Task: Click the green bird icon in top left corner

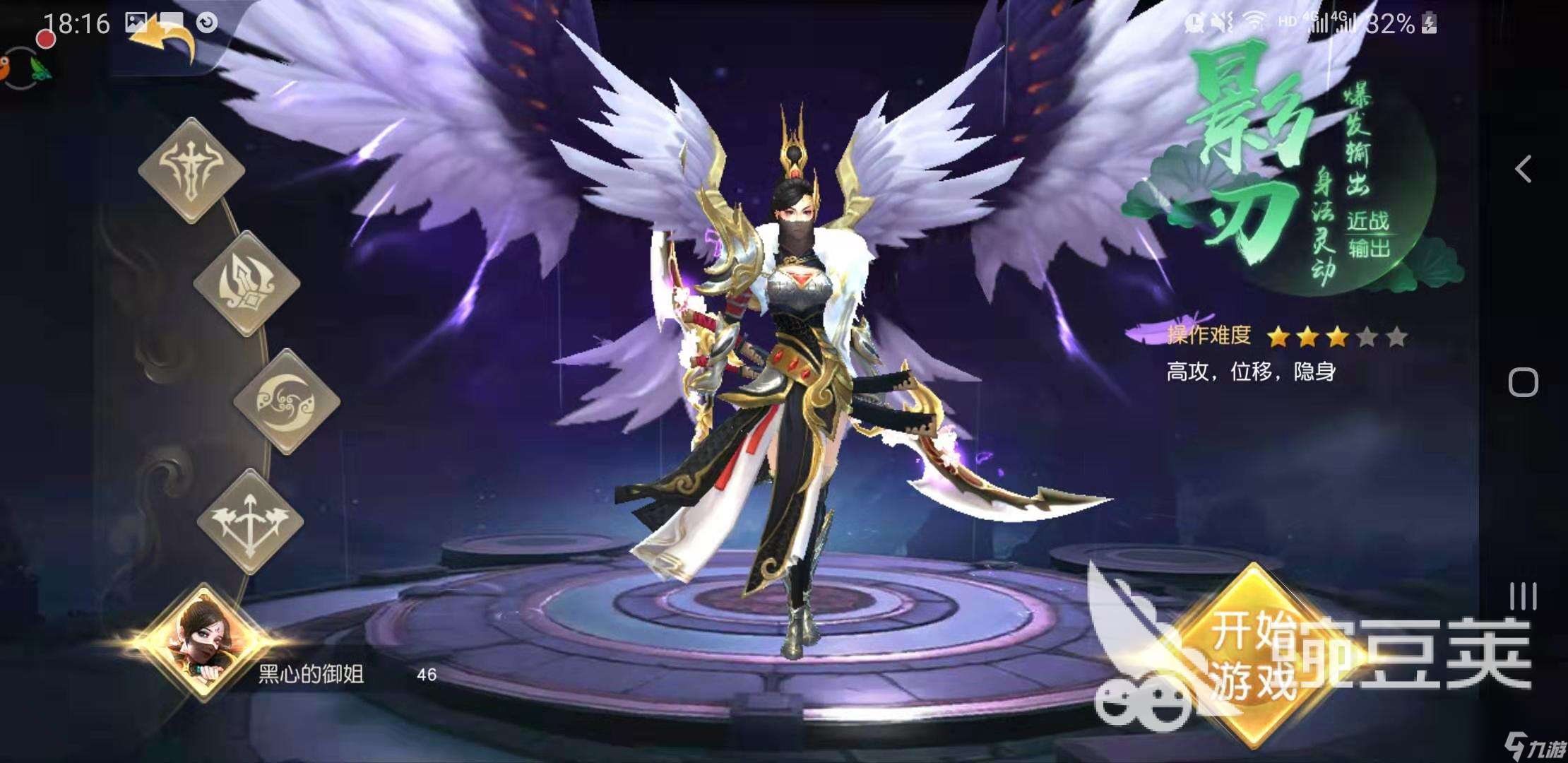Action: [x=39, y=69]
